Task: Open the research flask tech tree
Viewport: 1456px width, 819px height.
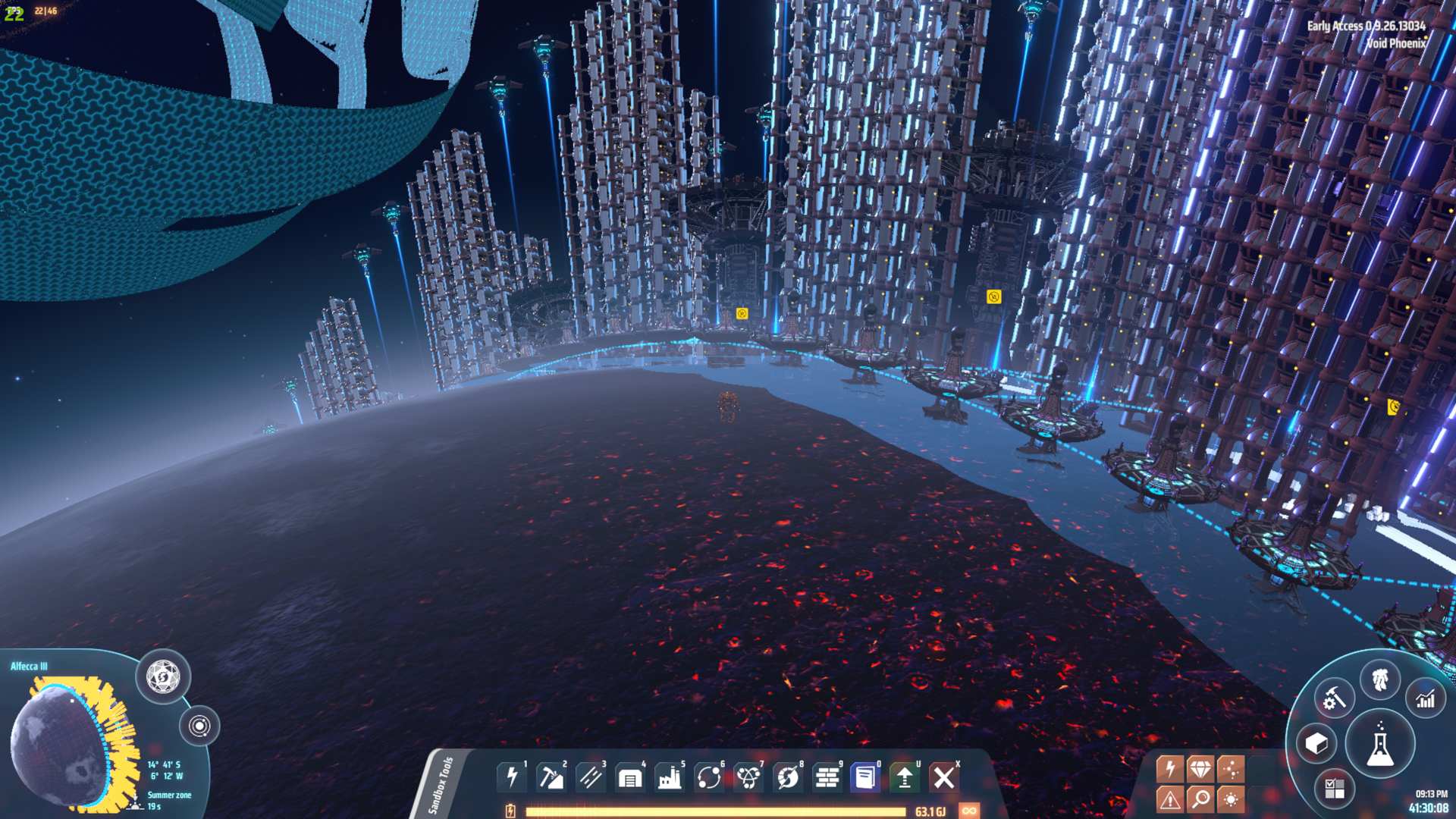Action: [1380, 744]
